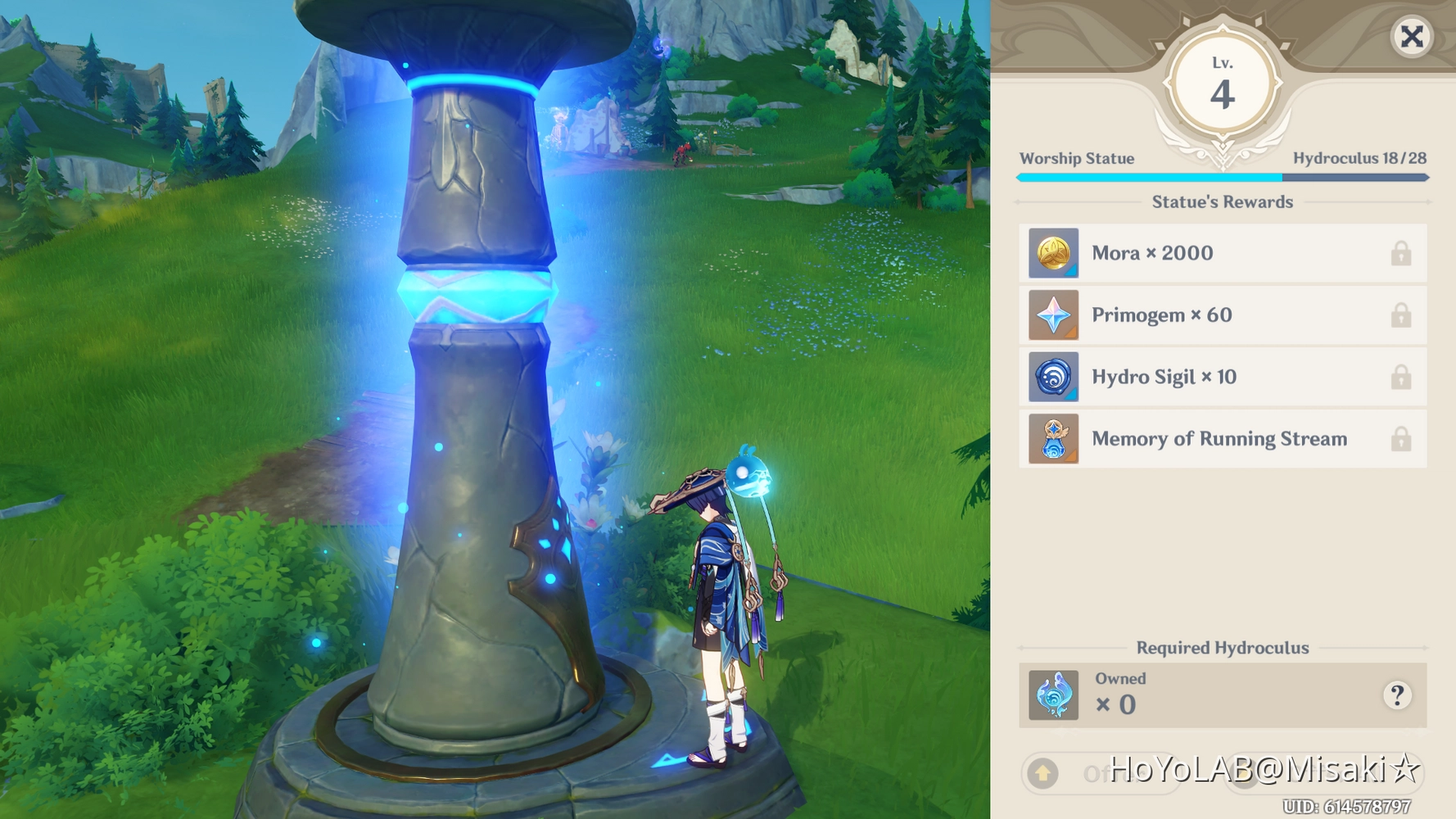
Task: Click the Mora coin icon
Action: [1053, 253]
